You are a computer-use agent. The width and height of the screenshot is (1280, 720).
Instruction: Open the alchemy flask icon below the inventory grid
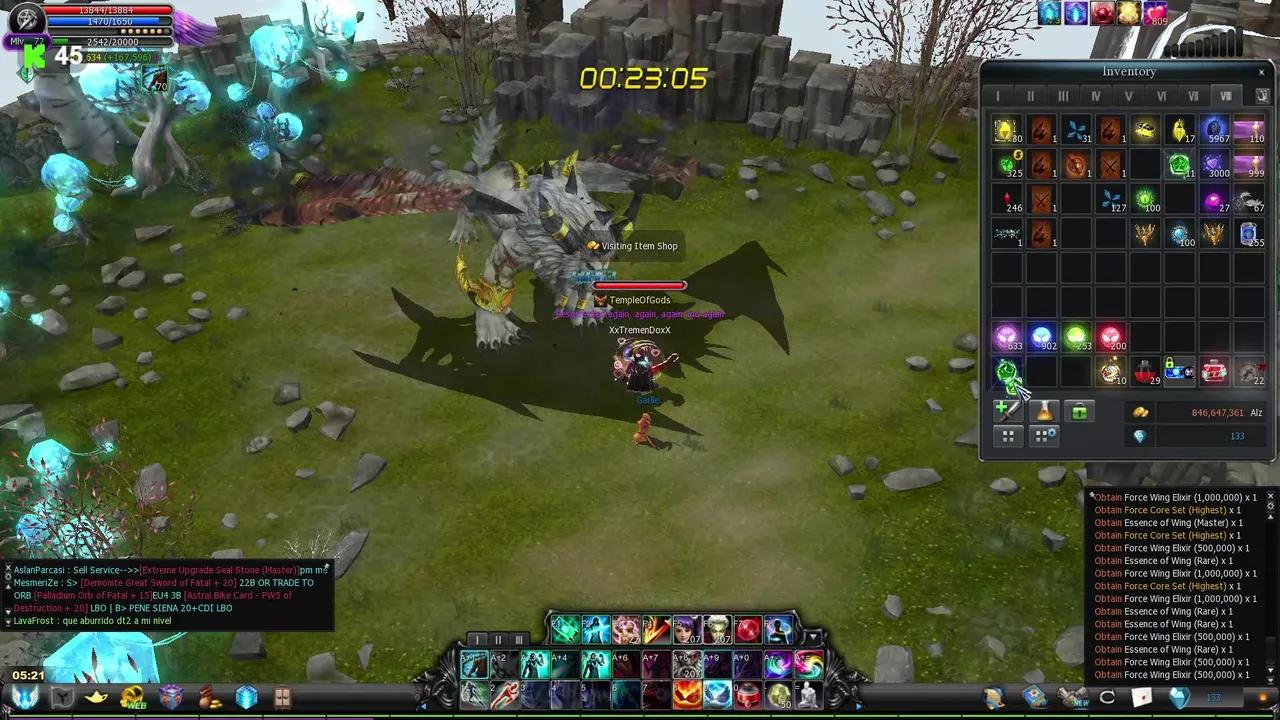1043,411
